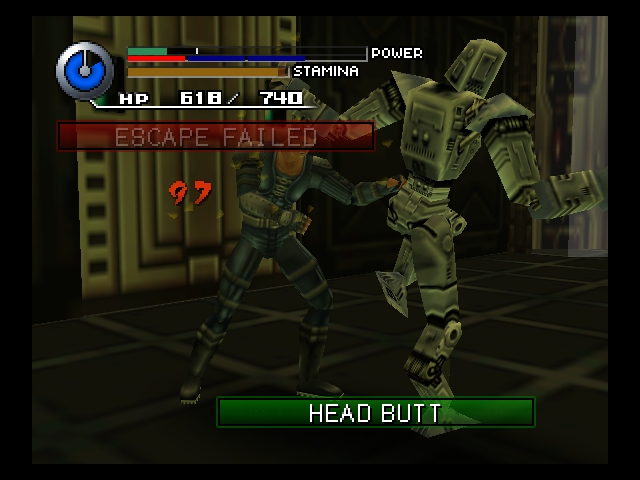640x480 pixels.
Task: Click the blue circular gauge icon
Action: click(85, 70)
